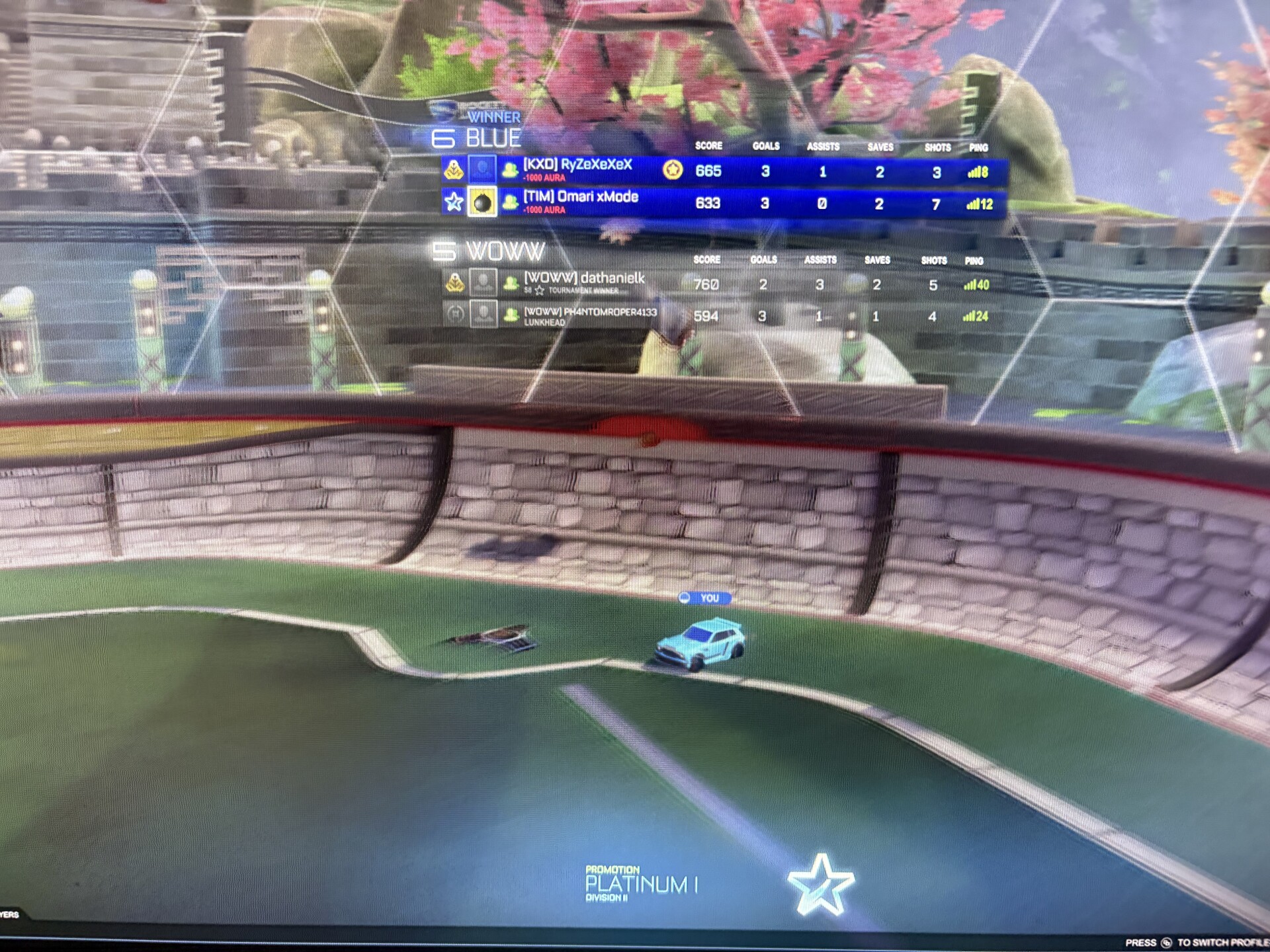Select the SCORE column header
The image size is (1270, 952).
[x=708, y=145]
